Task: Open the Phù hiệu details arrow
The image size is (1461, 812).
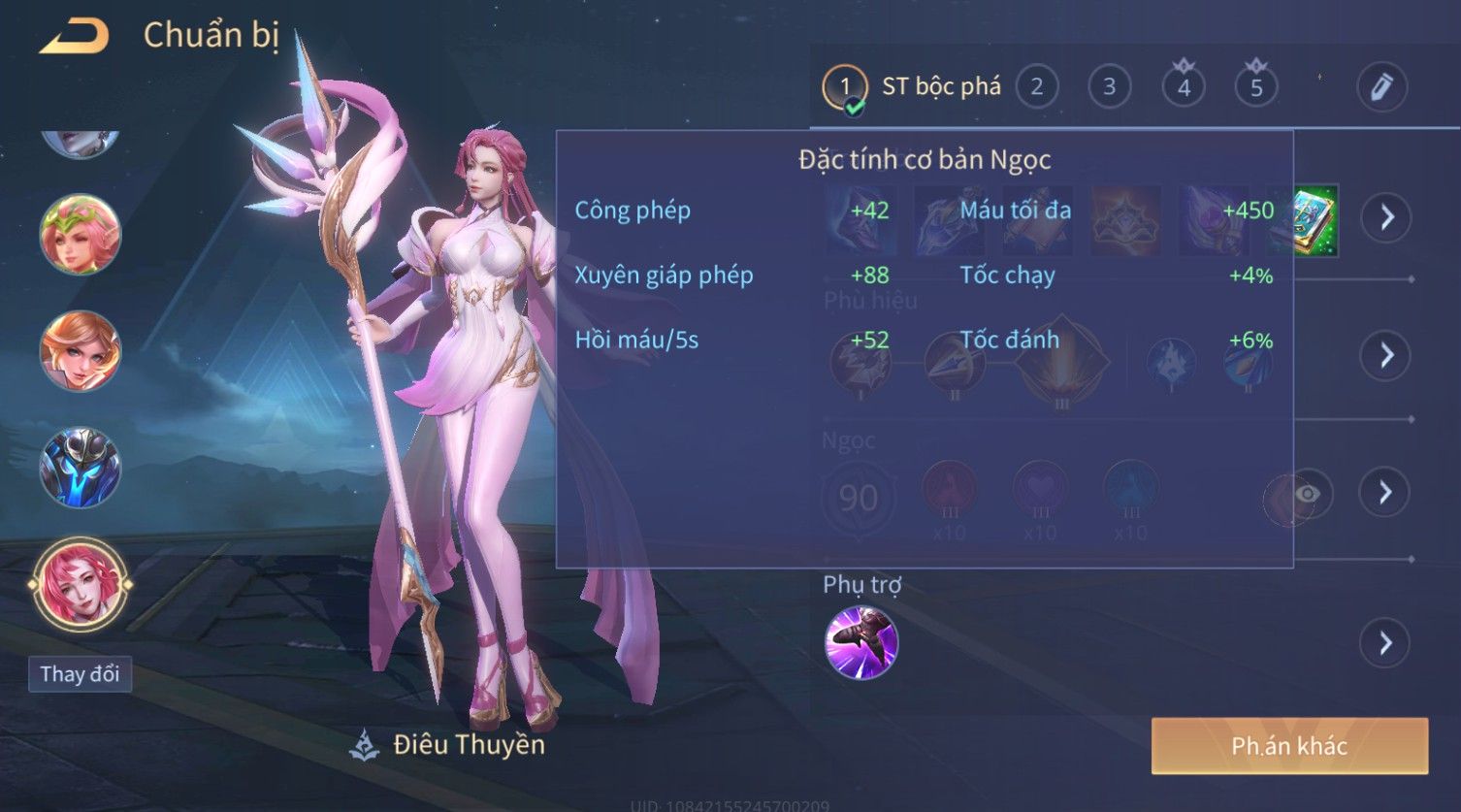Action: click(1385, 355)
